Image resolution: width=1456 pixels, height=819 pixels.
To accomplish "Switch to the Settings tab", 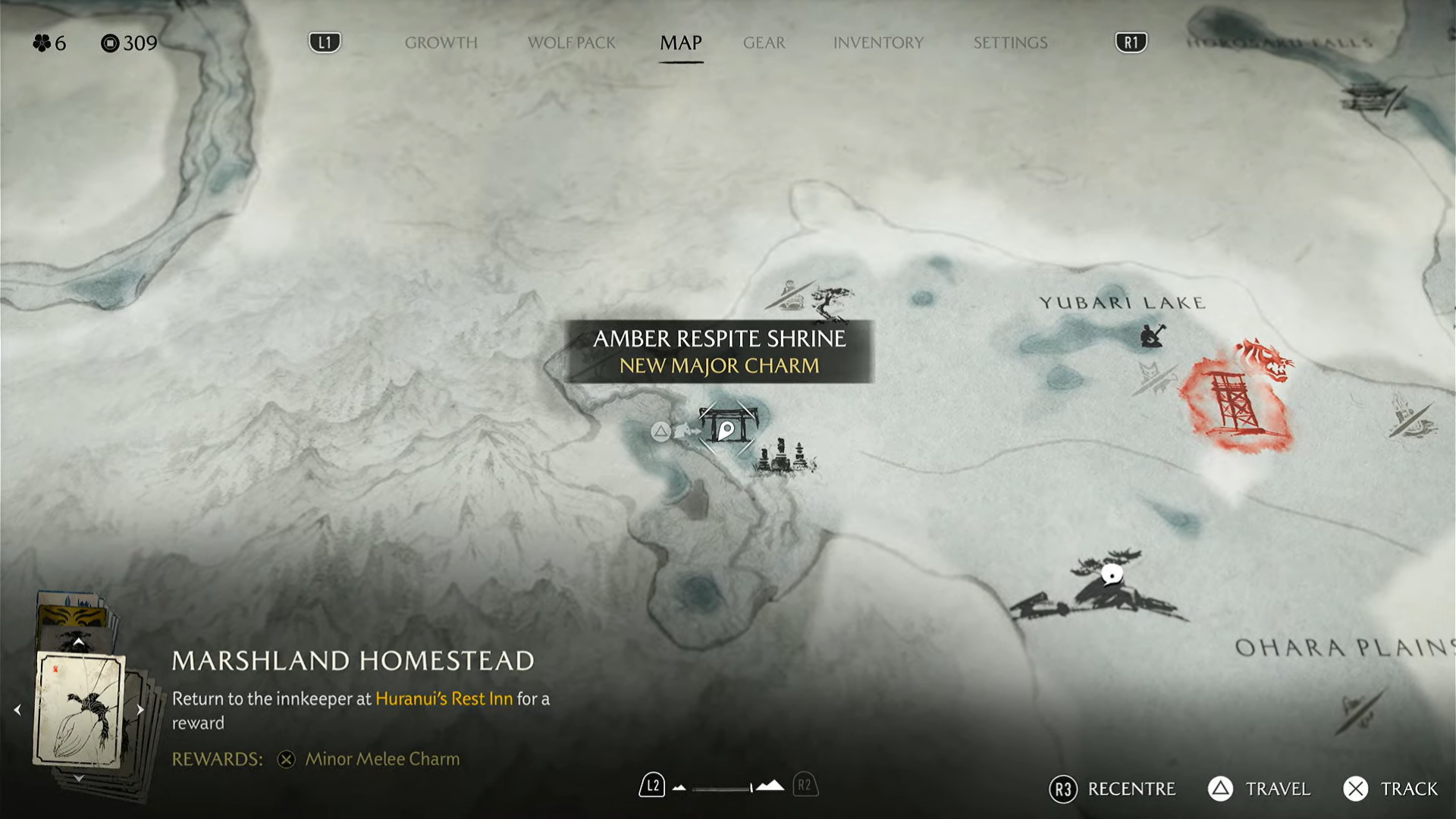I will [1010, 43].
